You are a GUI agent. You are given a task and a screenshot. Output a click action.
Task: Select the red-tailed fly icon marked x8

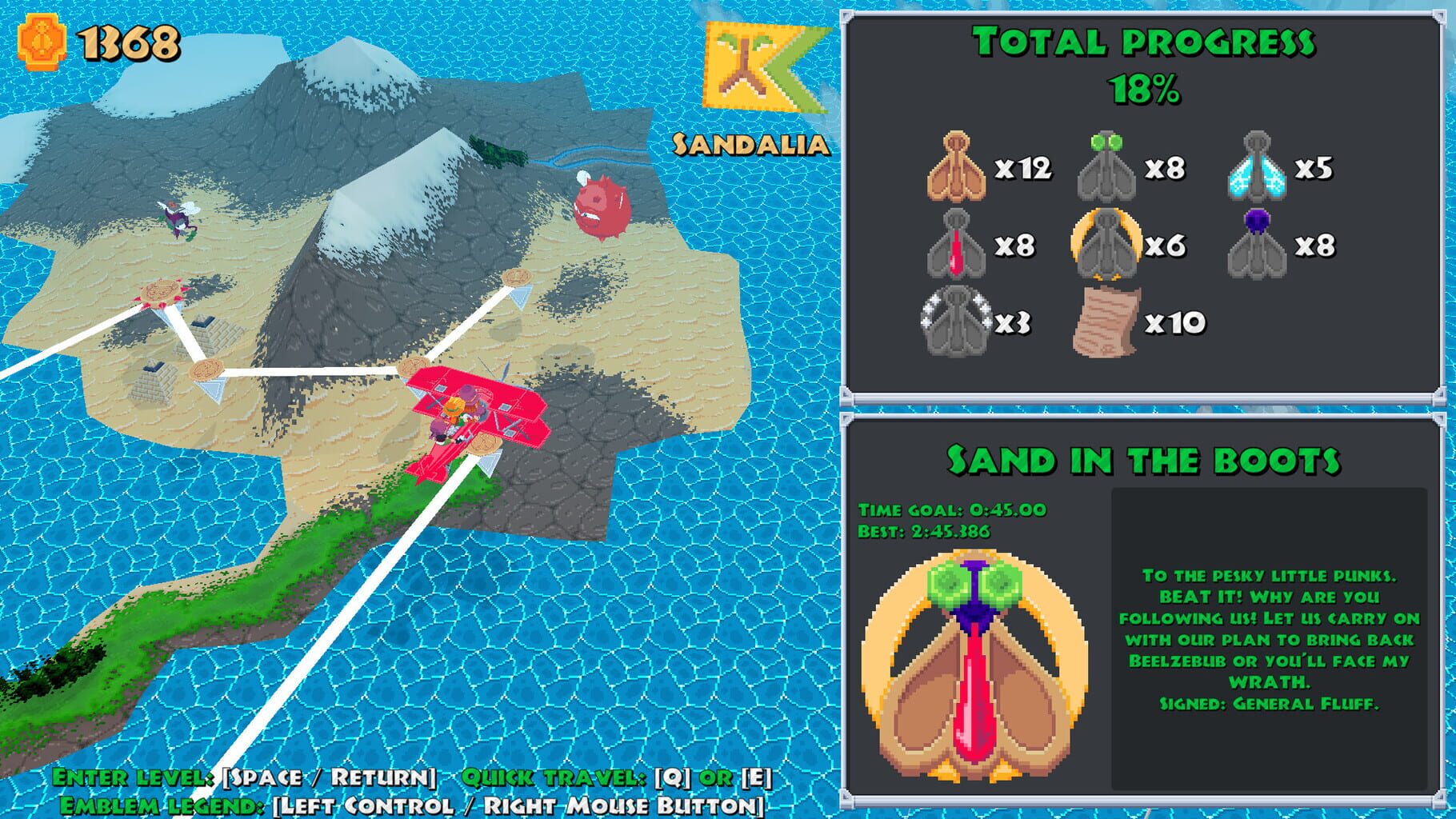point(956,244)
